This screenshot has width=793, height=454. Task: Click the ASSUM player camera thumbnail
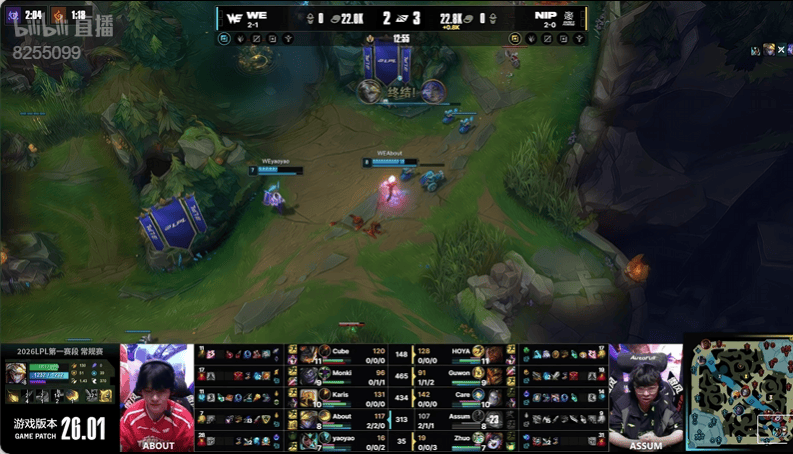click(x=646, y=397)
